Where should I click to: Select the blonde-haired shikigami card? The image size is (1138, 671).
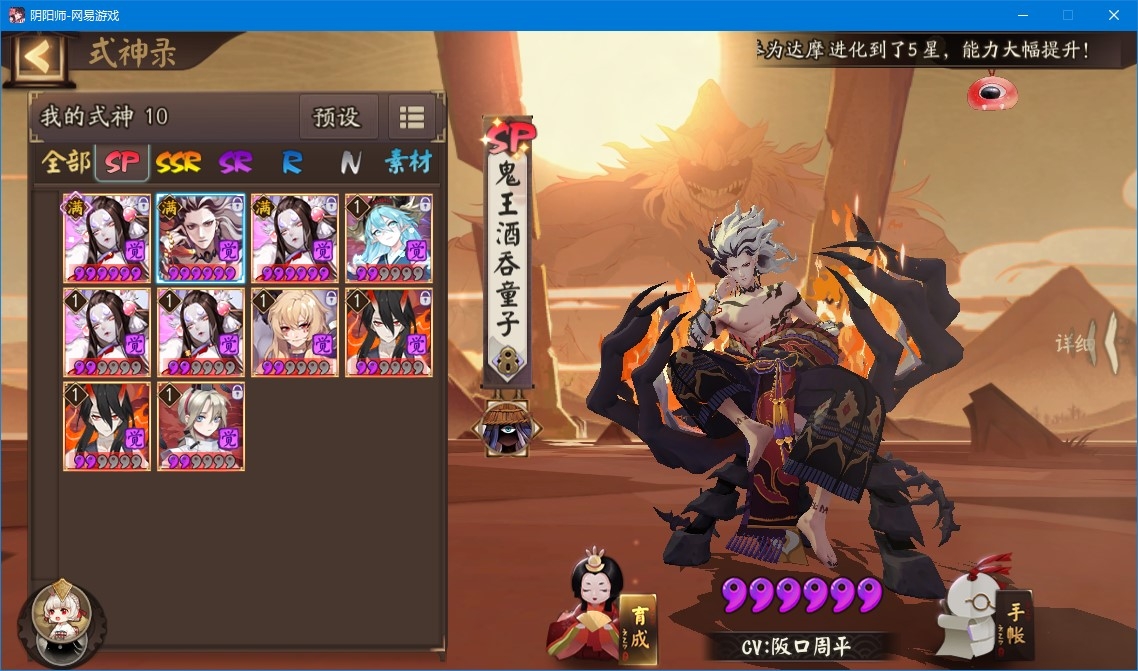pos(295,332)
